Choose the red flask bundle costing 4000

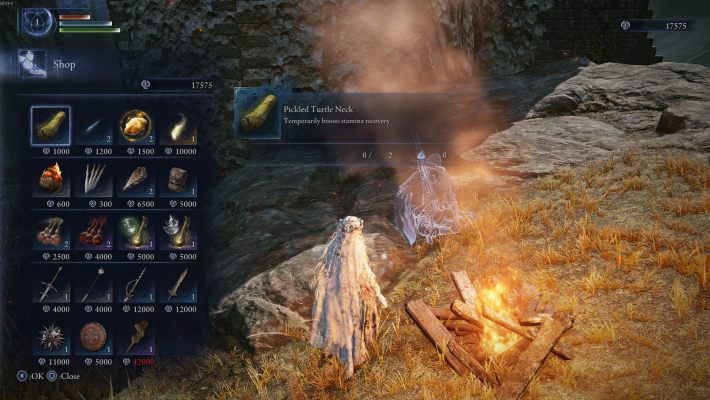pyautogui.click(x=92, y=231)
